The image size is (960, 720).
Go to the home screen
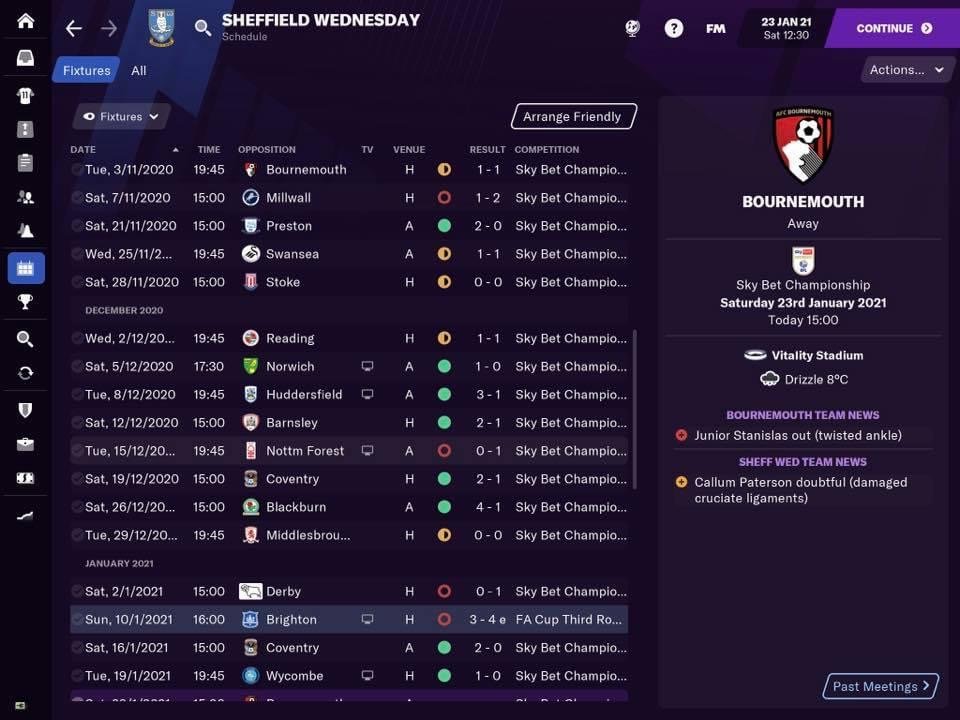(25, 21)
